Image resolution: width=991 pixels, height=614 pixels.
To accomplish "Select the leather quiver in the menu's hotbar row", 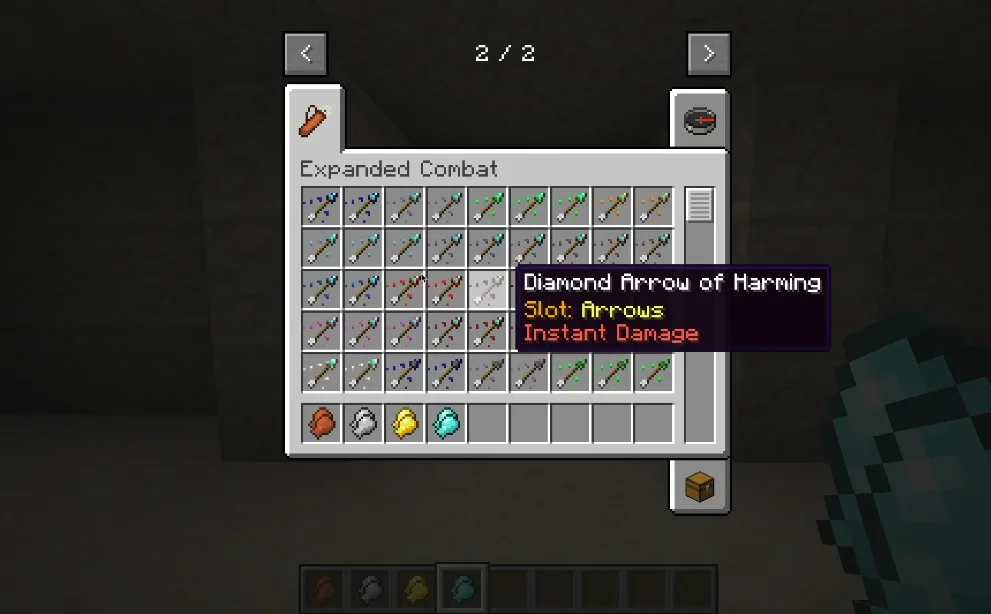I will 322,423.
